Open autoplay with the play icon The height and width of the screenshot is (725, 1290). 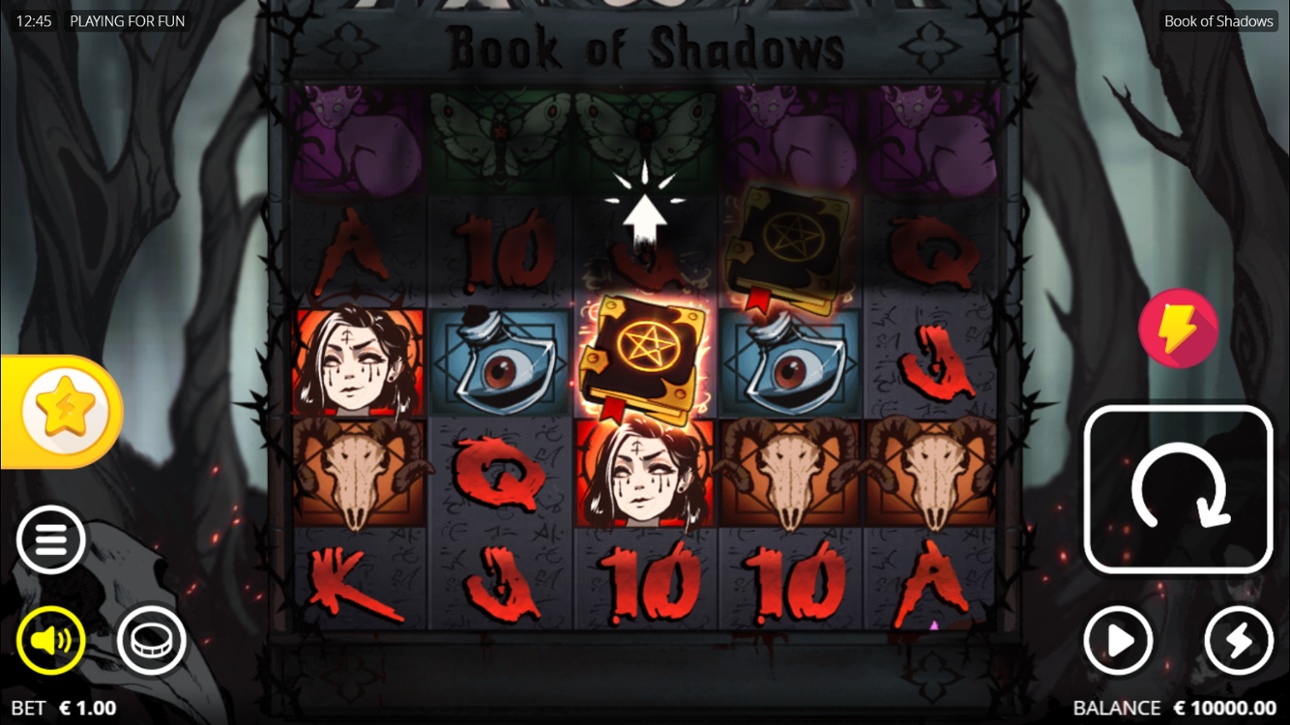1120,641
